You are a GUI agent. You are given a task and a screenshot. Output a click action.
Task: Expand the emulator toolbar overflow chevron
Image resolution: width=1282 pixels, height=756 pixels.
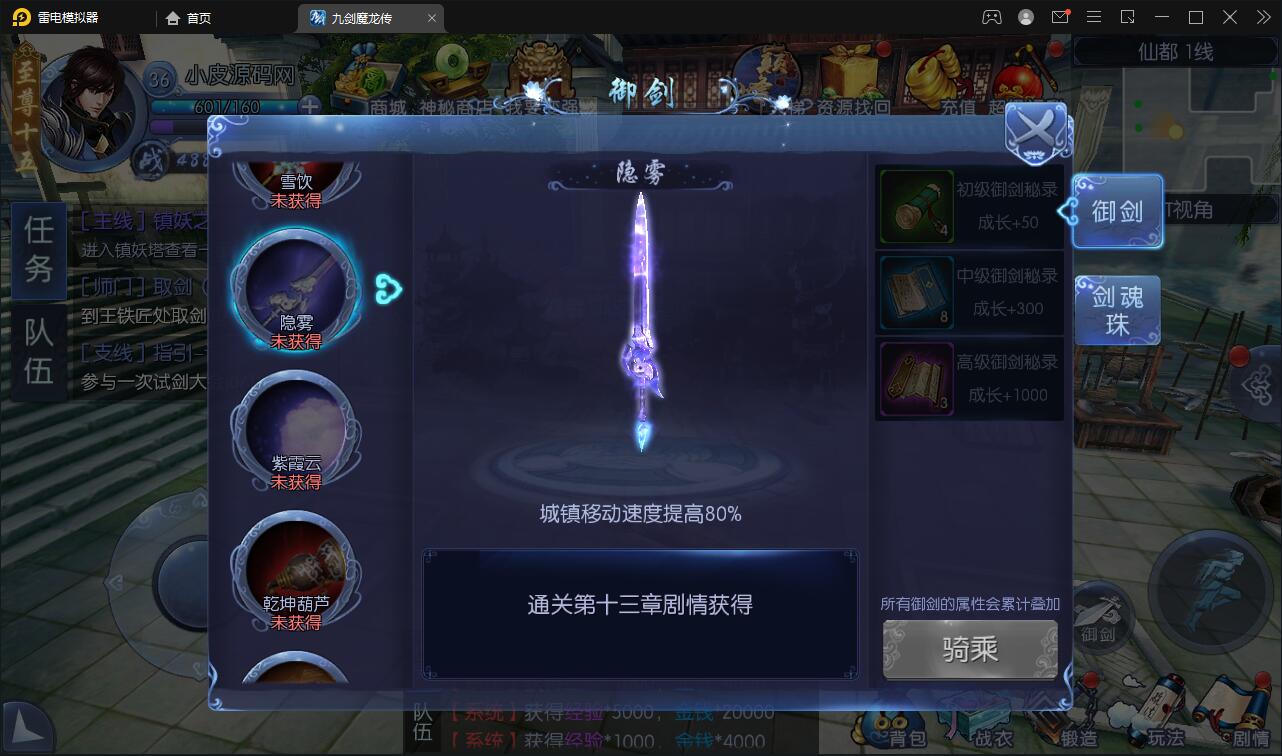[1261, 16]
